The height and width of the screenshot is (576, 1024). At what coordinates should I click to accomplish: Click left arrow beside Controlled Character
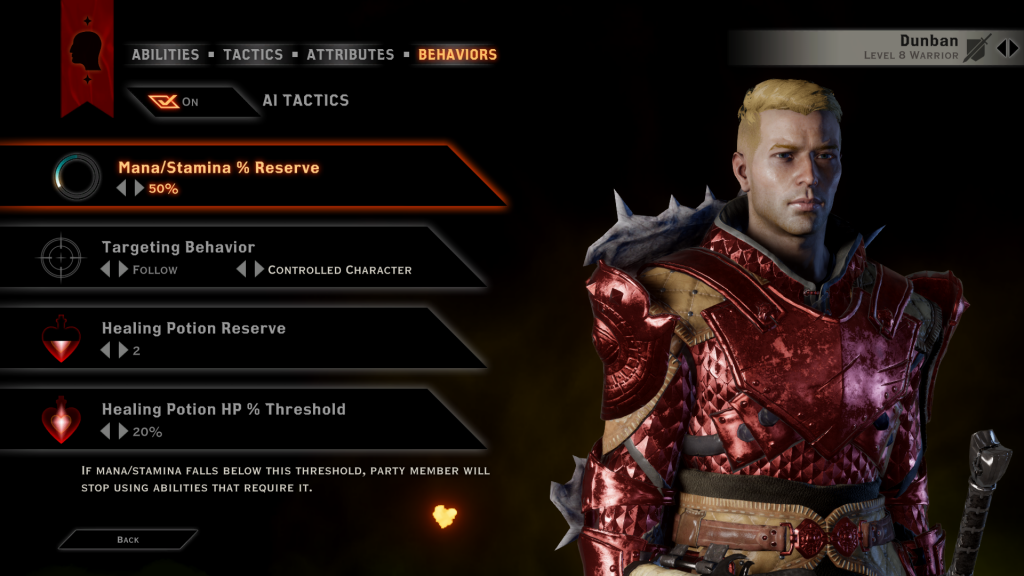(x=241, y=269)
